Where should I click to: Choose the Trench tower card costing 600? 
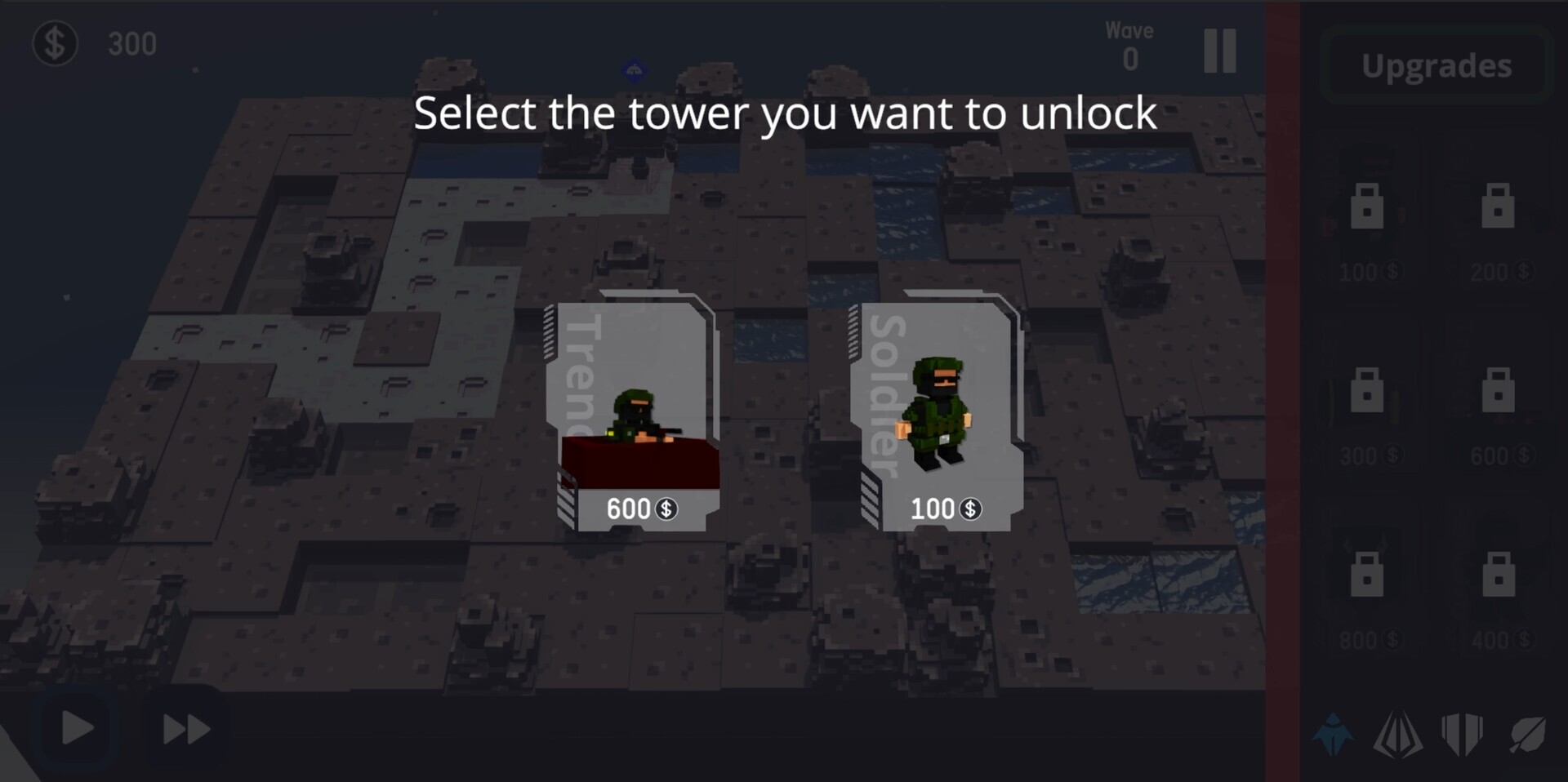coord(633,416)
